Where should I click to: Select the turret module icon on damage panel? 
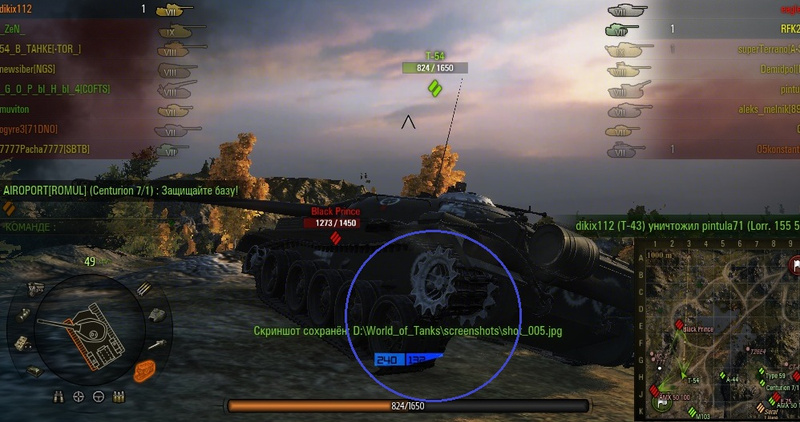156,314
